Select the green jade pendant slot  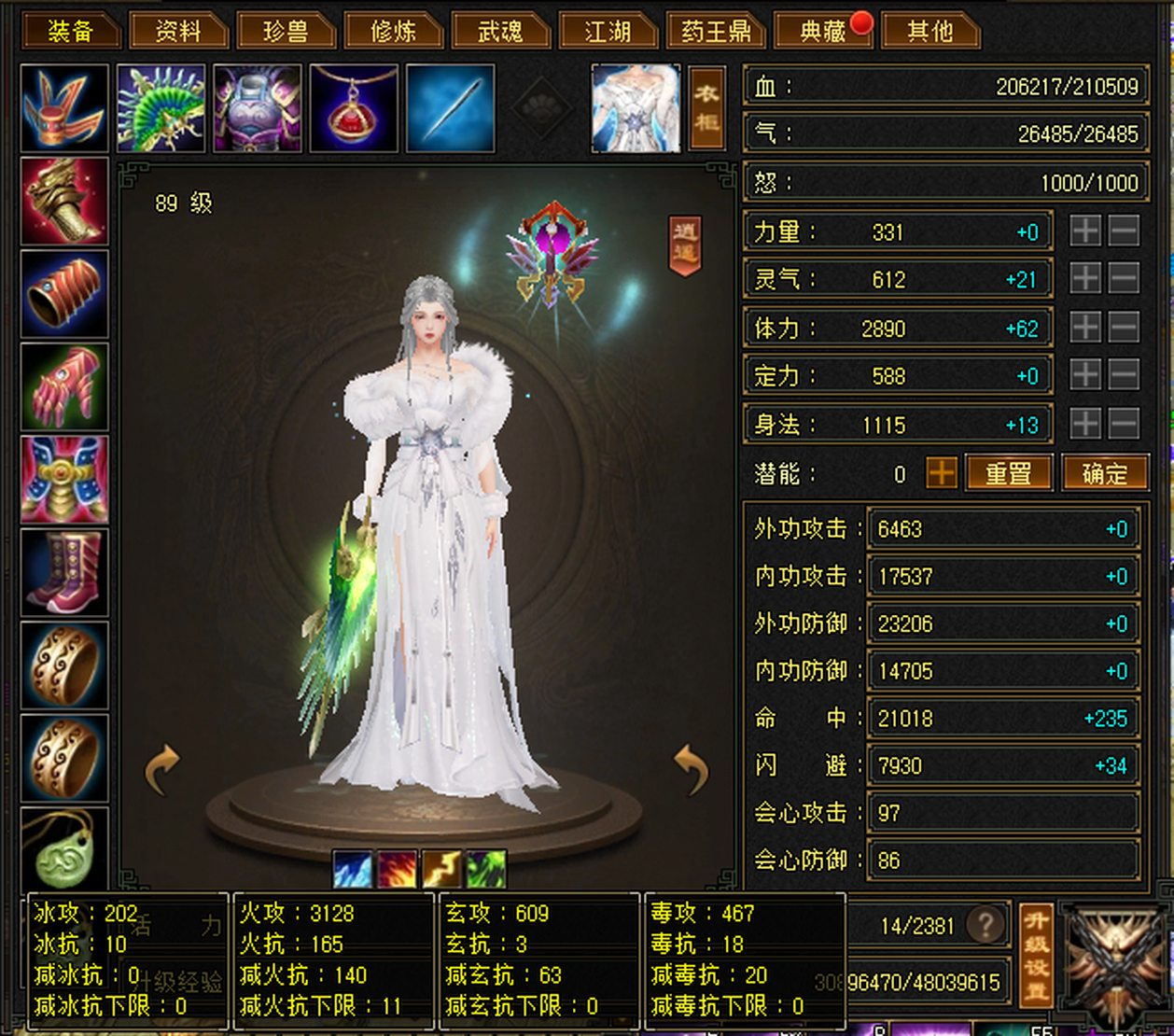[x=64, y=849]
